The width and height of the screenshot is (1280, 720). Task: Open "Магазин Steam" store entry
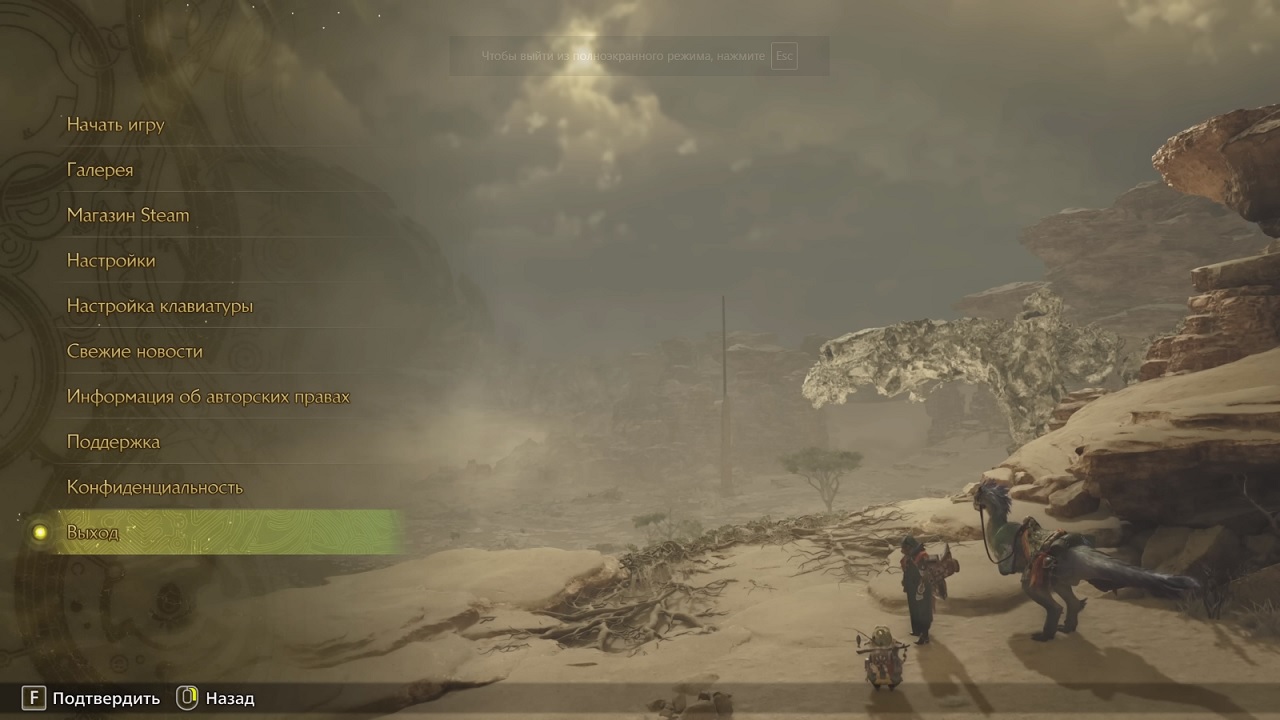coord(128,215)
